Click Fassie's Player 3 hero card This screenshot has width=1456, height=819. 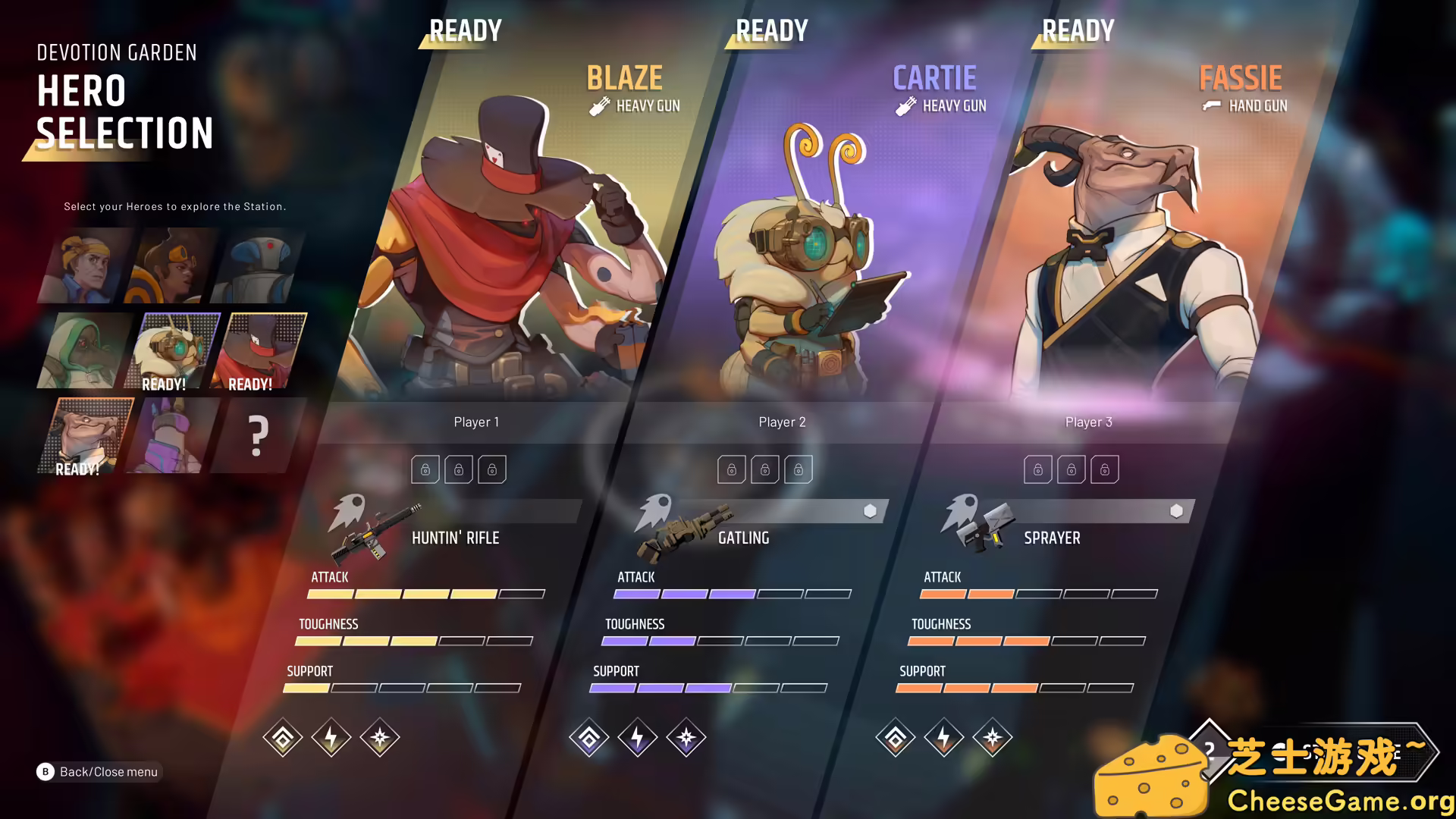pyautogui.click(x=1122, y=250)
